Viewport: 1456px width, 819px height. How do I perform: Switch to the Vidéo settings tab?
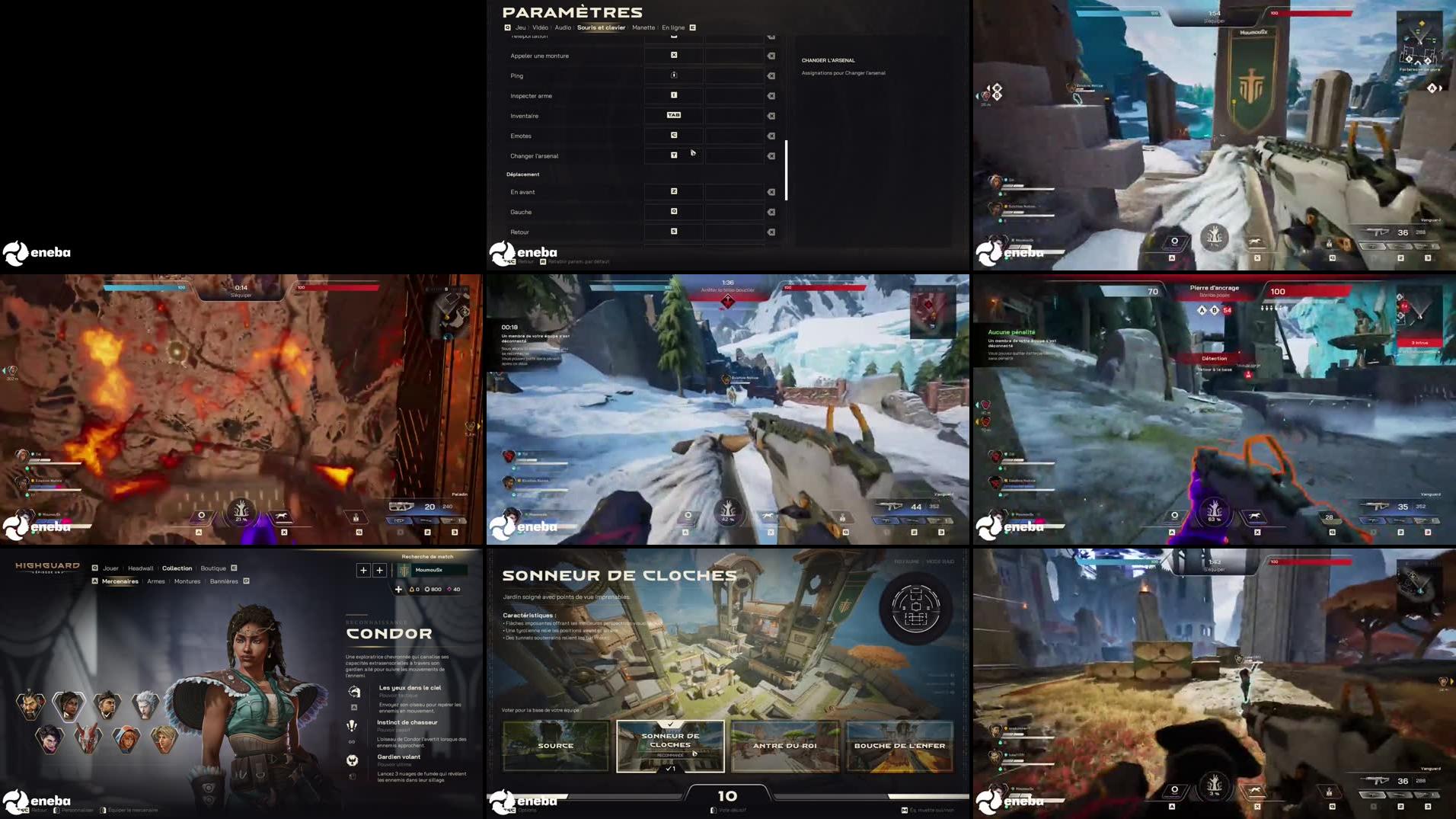coord(541,27)
